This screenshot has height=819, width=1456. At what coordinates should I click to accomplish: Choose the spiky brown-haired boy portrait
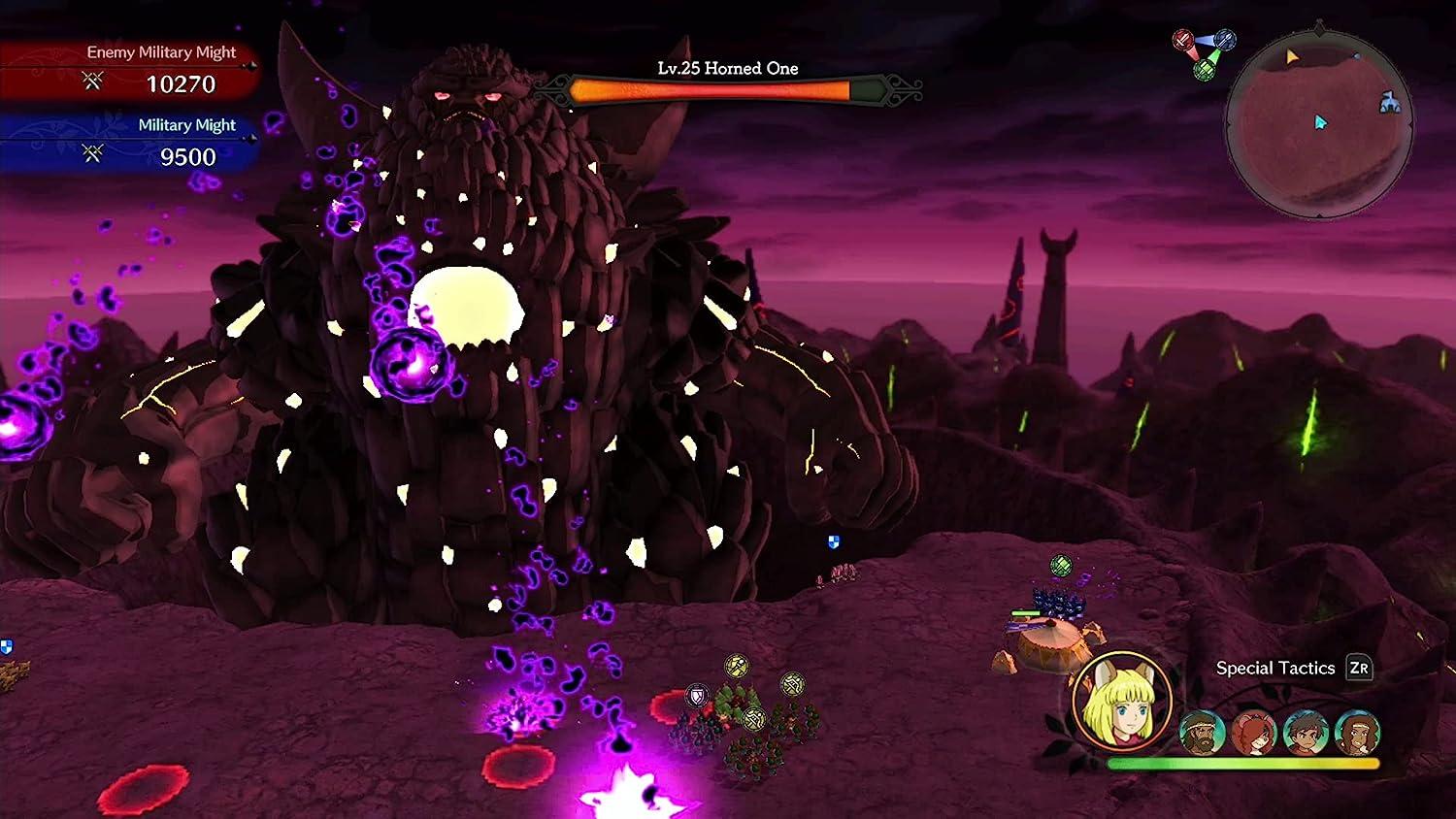point(1305,733)
